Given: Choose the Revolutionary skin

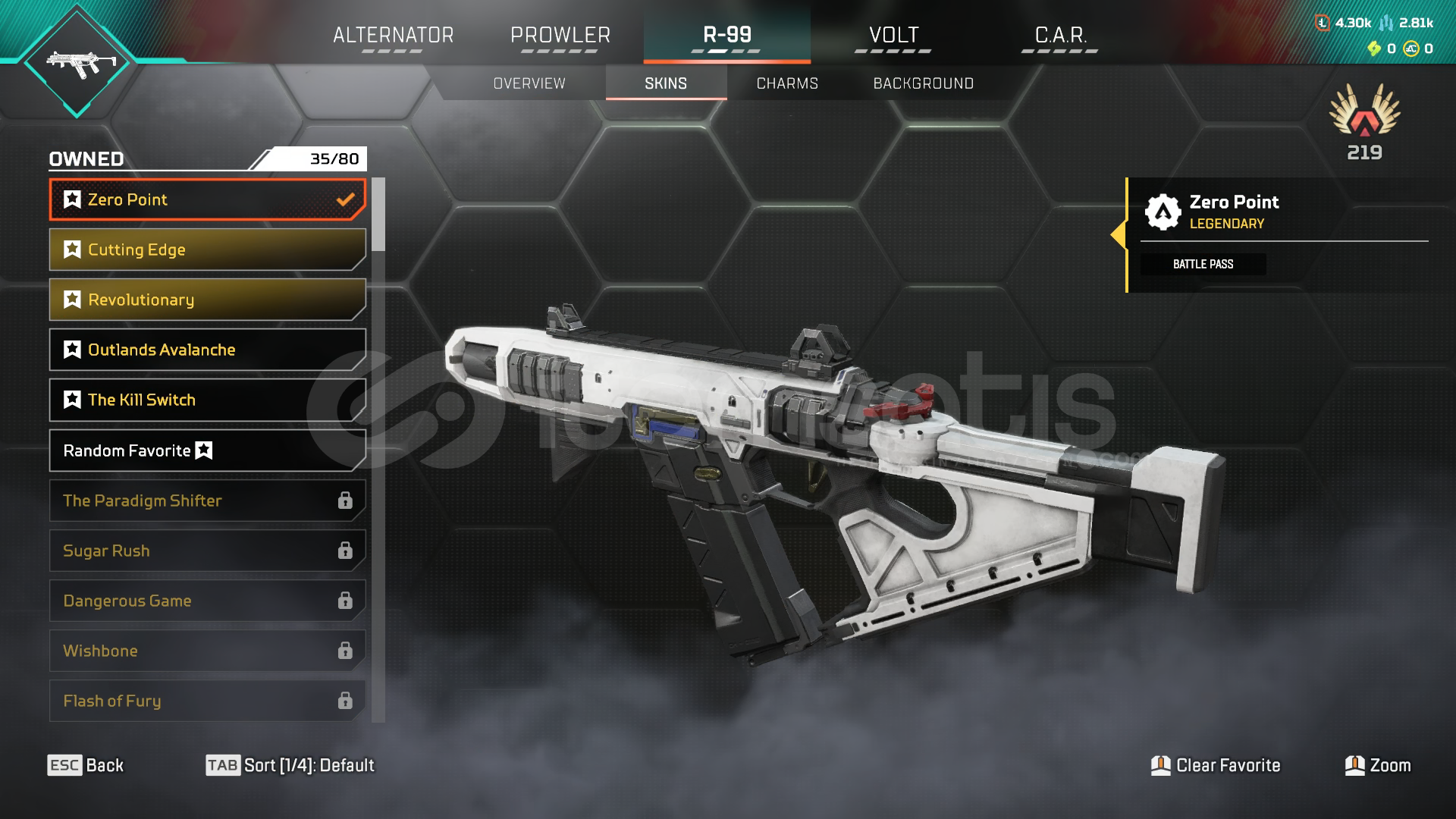Looking at the screenshot, I should pos(207,300).
